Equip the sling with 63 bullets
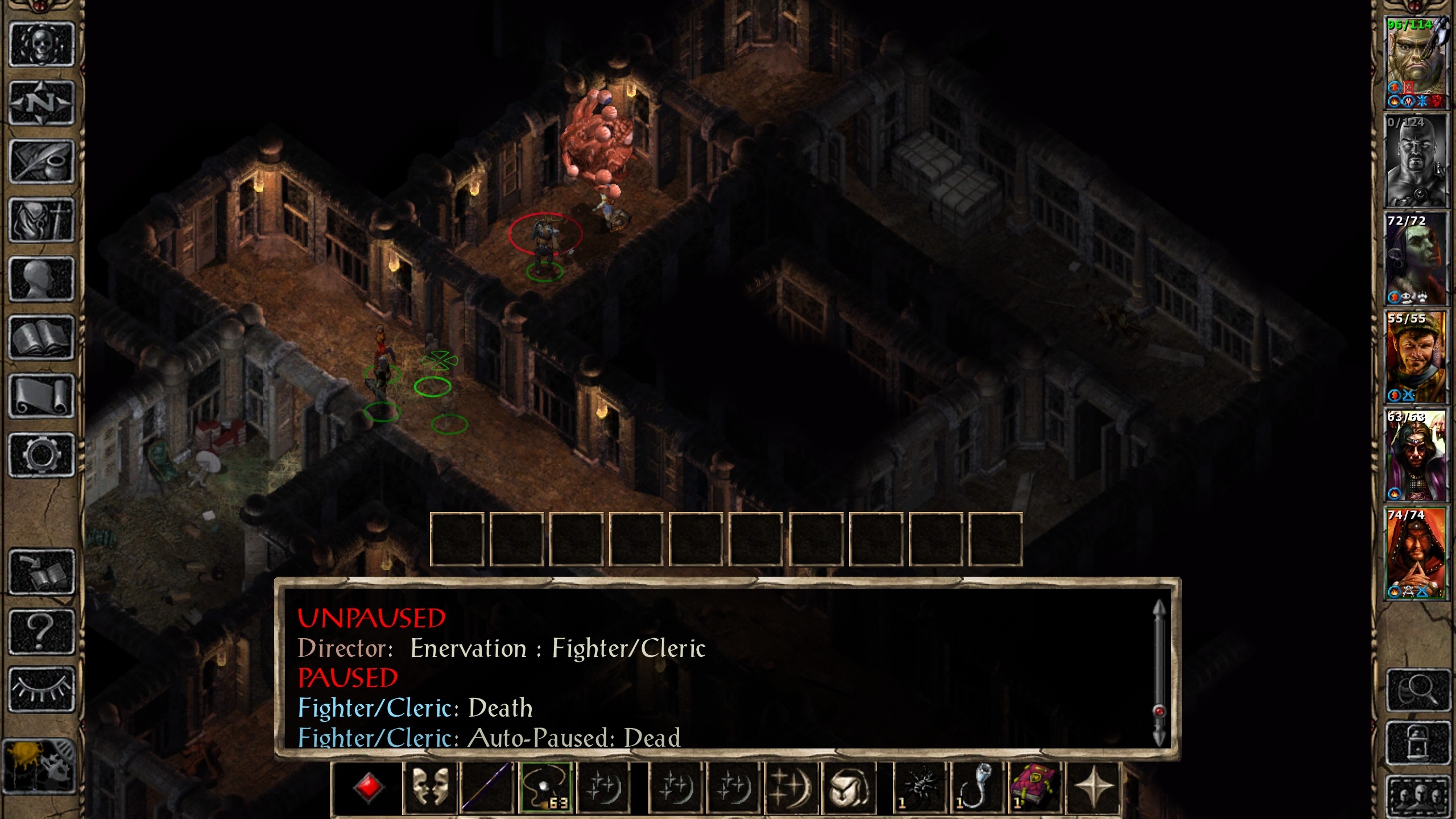Image resolution: width=1456 pixels, height=819 pixels. [x=546, y=788]
